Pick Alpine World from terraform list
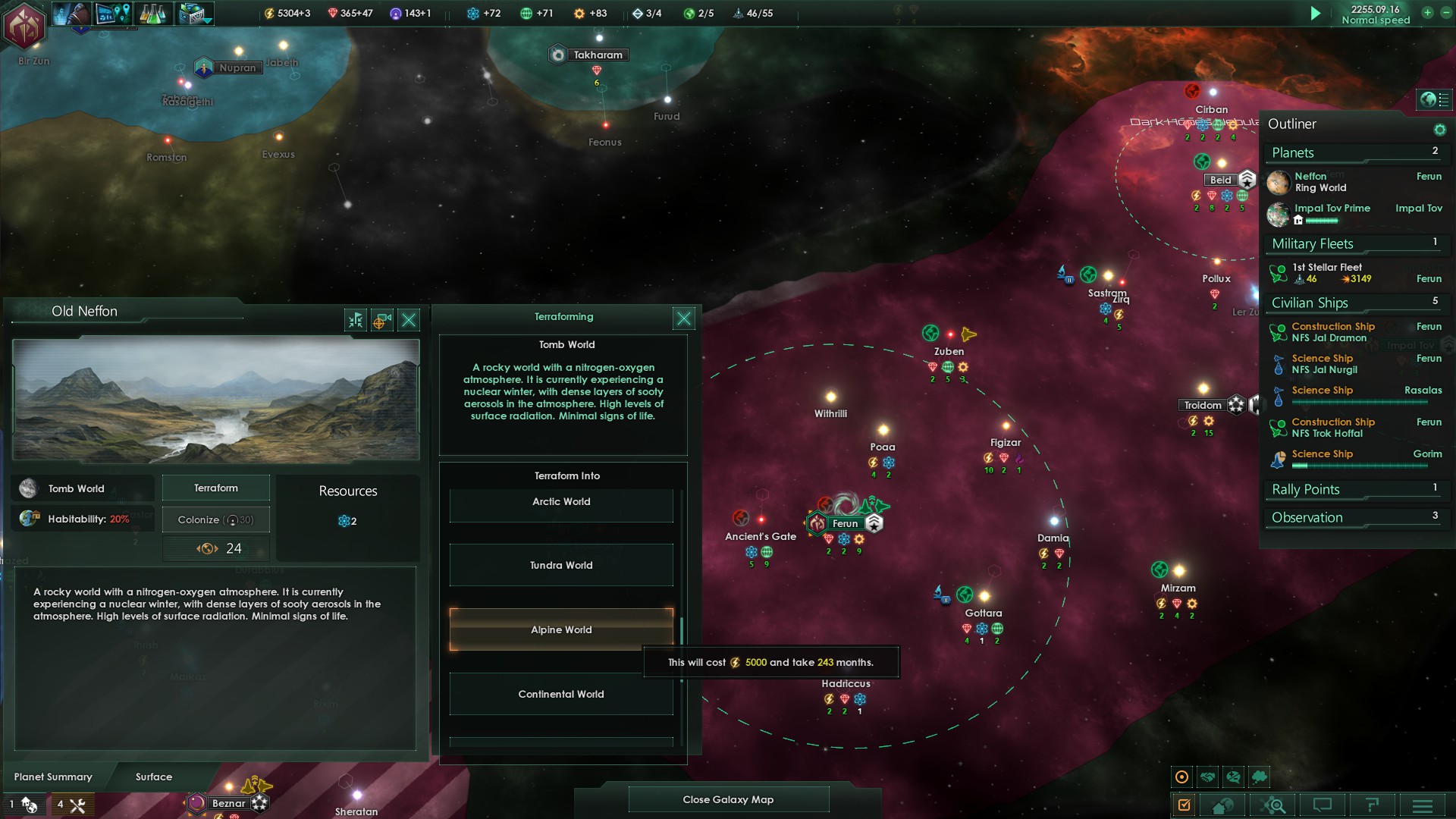This screenshot has width=1456, height=819. tap(561, 629)
